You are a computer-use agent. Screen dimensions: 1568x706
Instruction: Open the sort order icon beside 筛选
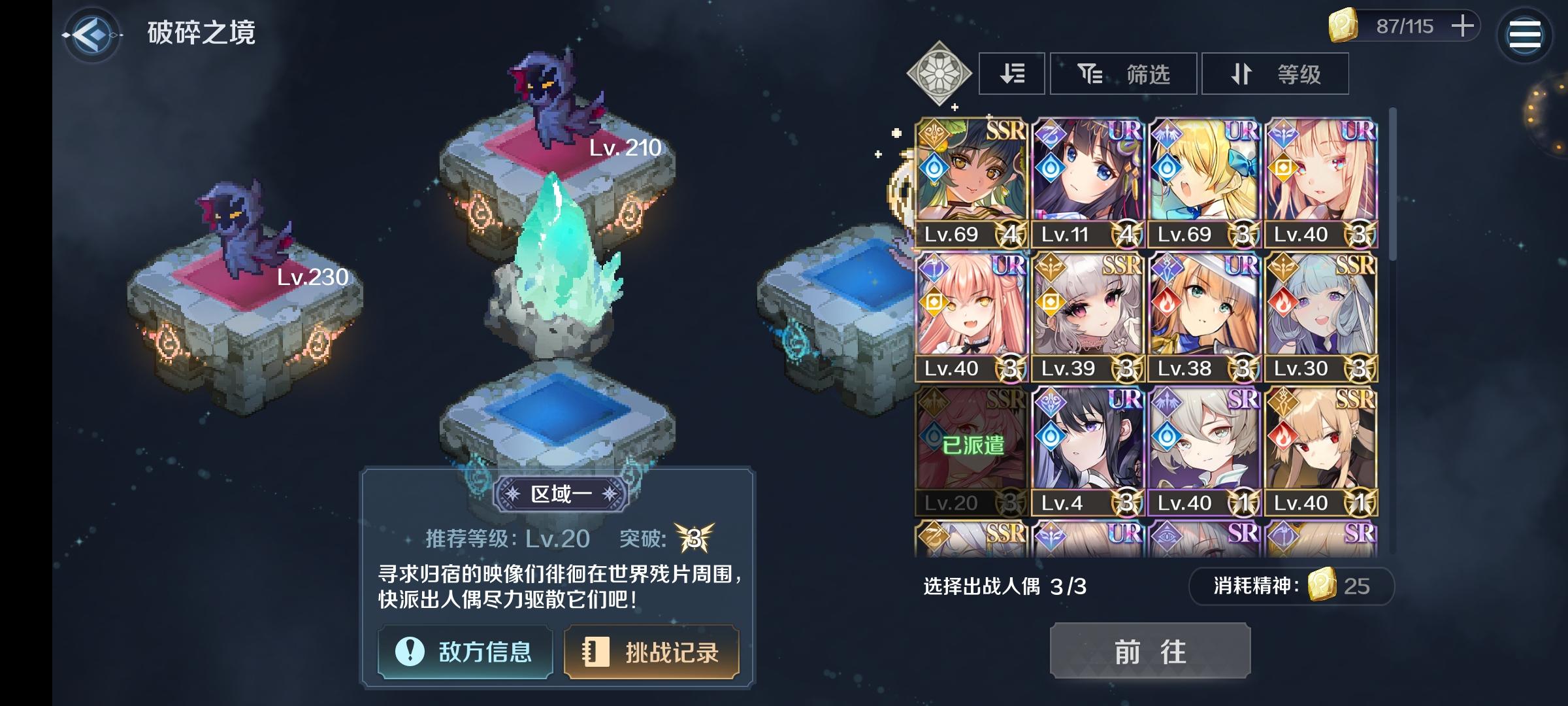(1011, 74)
